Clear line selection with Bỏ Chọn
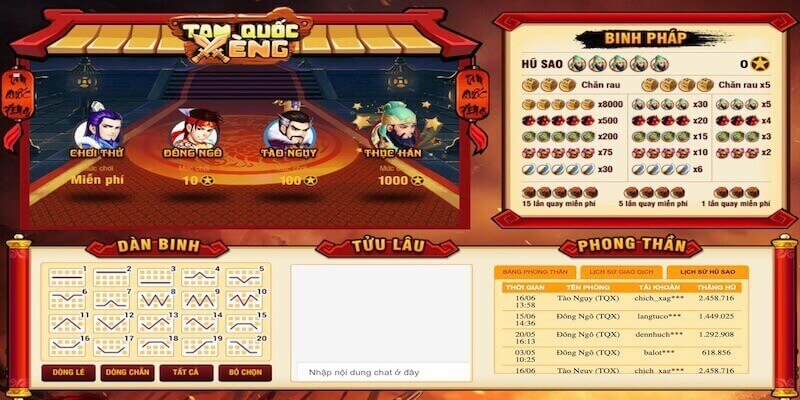800x400 pixels. point(243,373)
